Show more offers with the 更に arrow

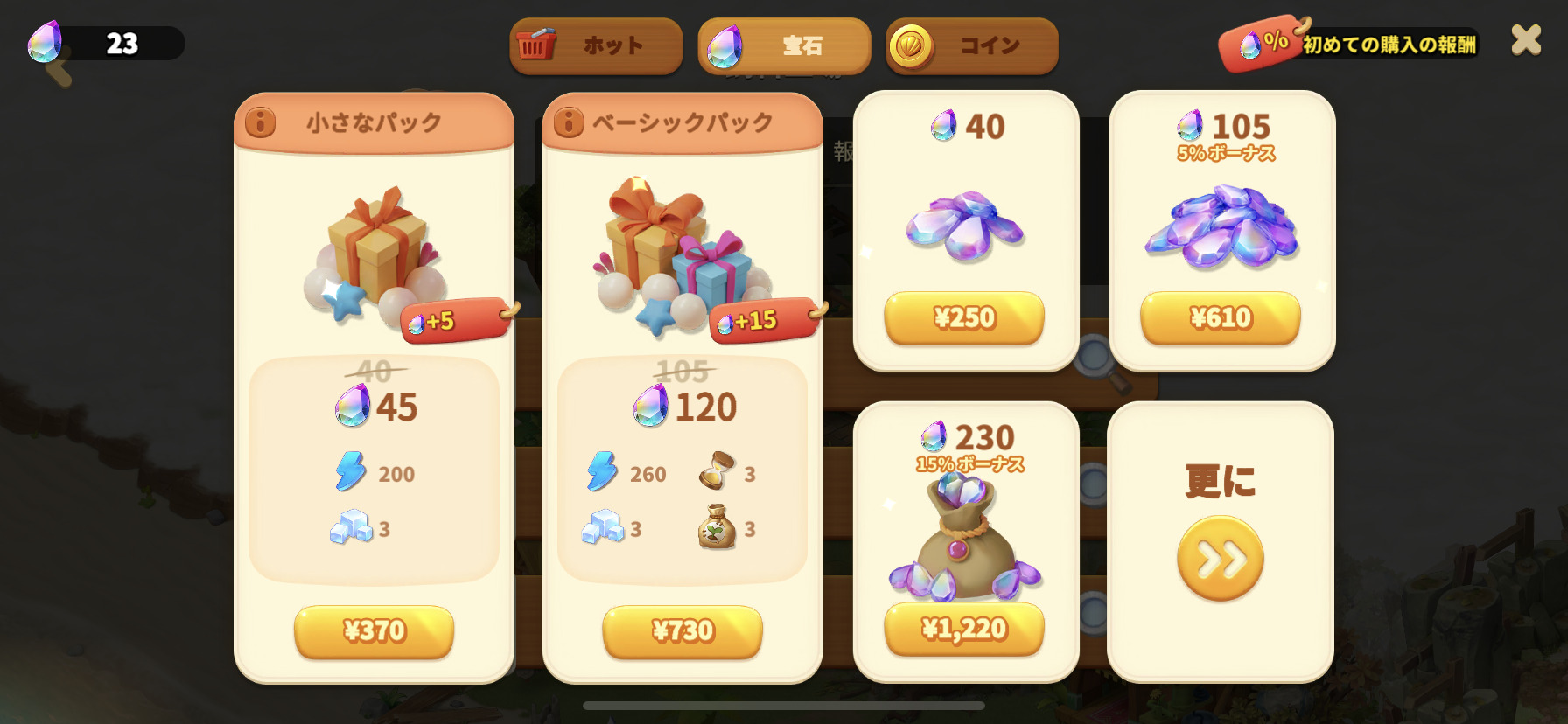click(1221, 558)
